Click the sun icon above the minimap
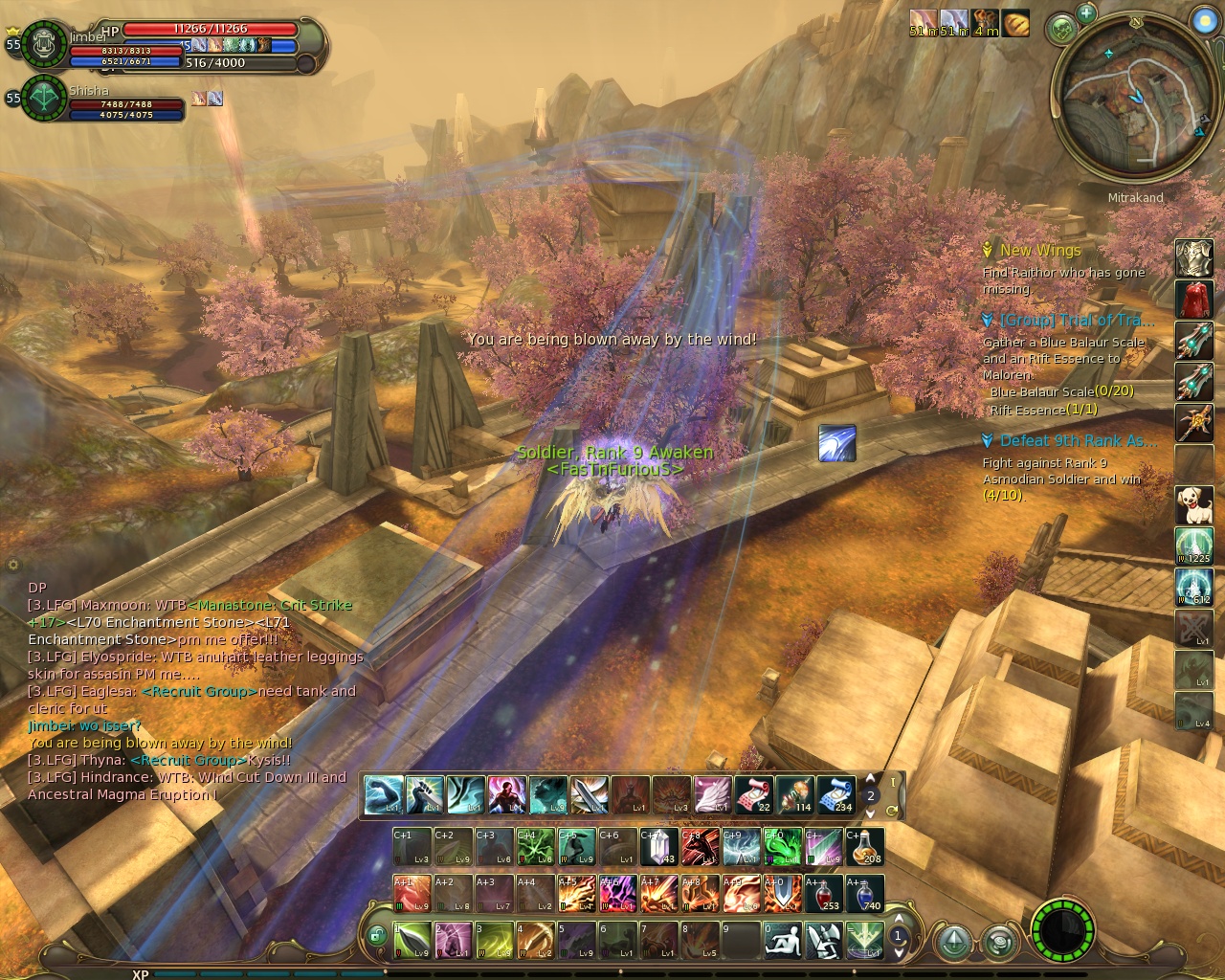 1204,20
